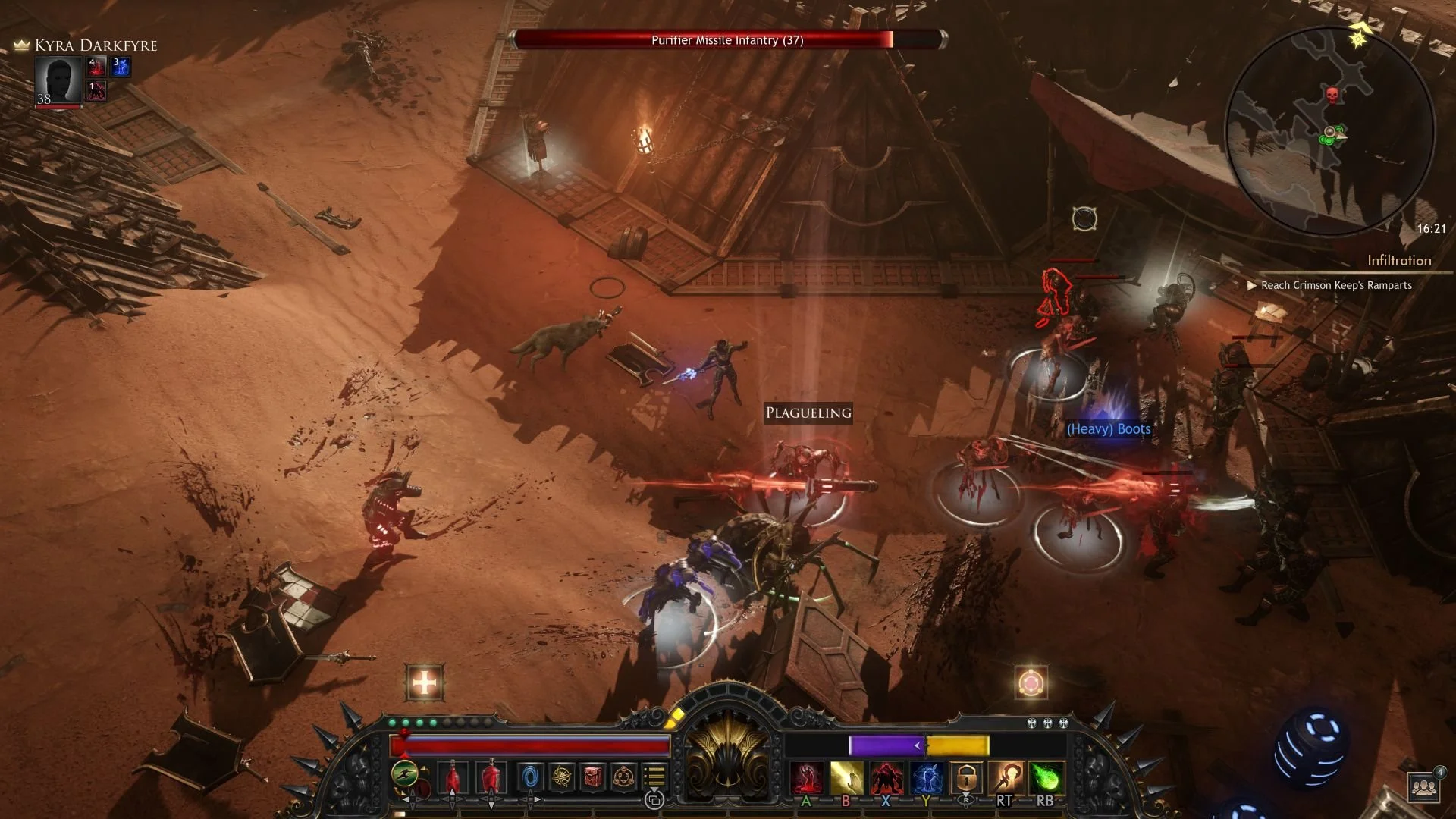Toggle the hotbar swap arrows button
1456x819 pixels.
pyautogui.click(x=656, y=799)
